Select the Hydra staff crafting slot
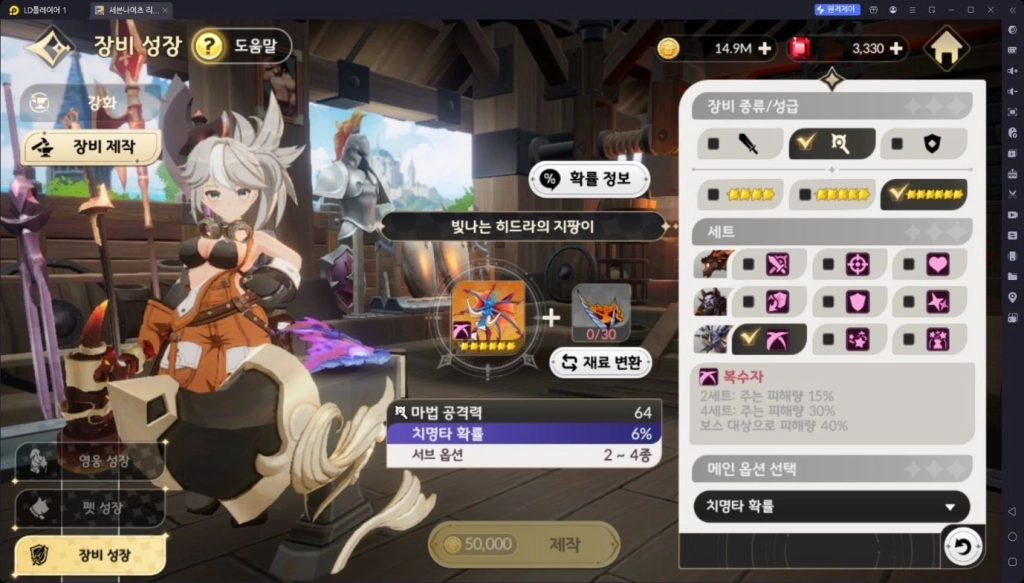 [488, 317]
